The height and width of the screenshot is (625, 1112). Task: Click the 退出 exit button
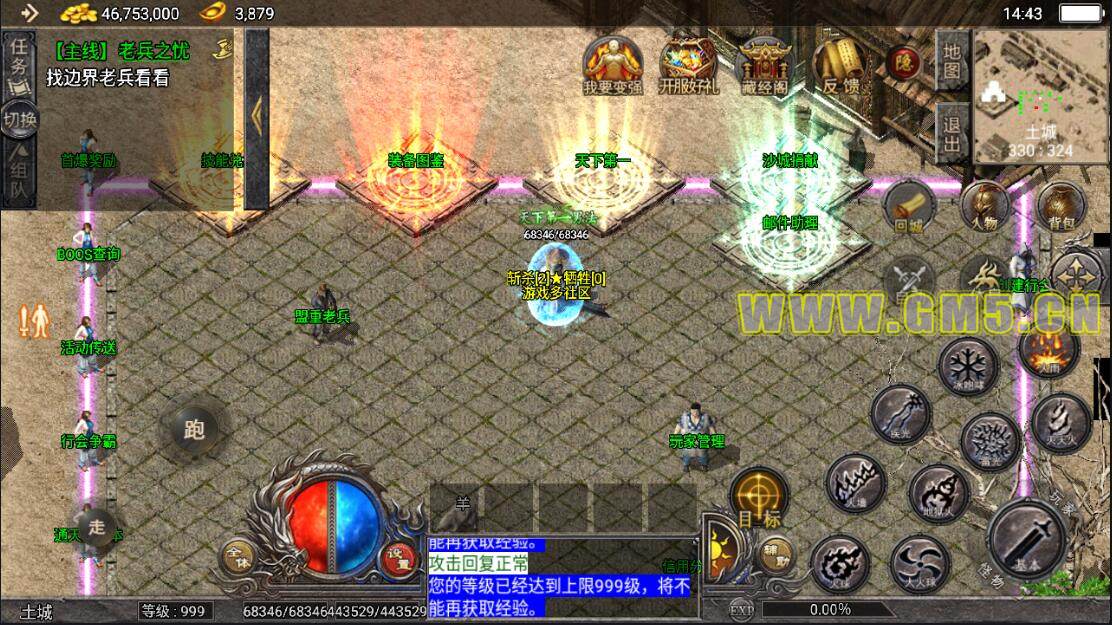tap(952, 134)
